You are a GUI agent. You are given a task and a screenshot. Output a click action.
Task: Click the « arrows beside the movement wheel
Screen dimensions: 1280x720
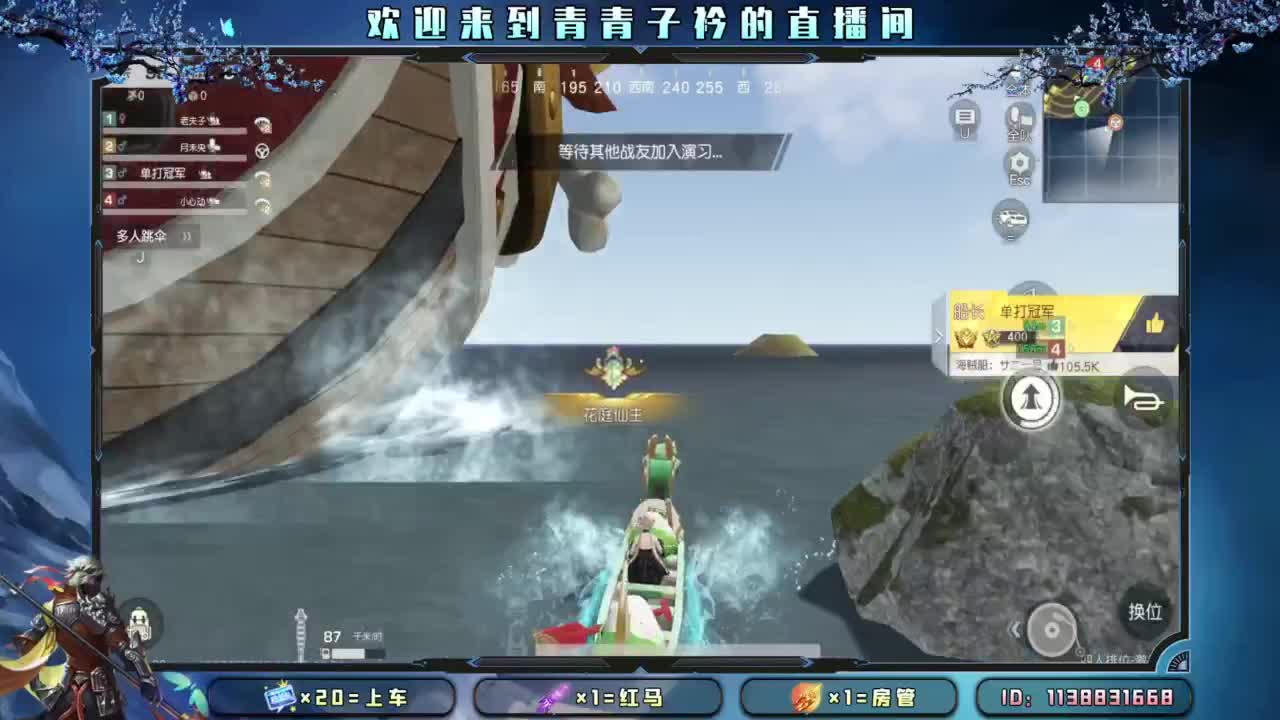point(1014,630)
